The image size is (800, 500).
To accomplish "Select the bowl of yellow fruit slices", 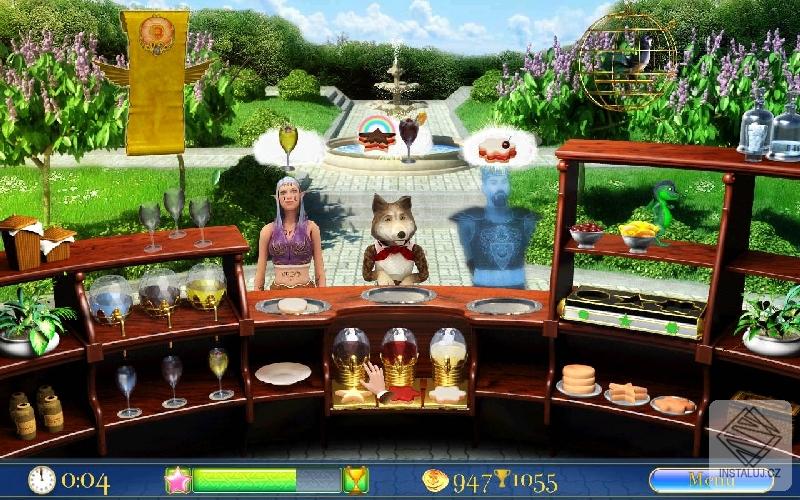I will pyautogui.click(x=638, y=235).
